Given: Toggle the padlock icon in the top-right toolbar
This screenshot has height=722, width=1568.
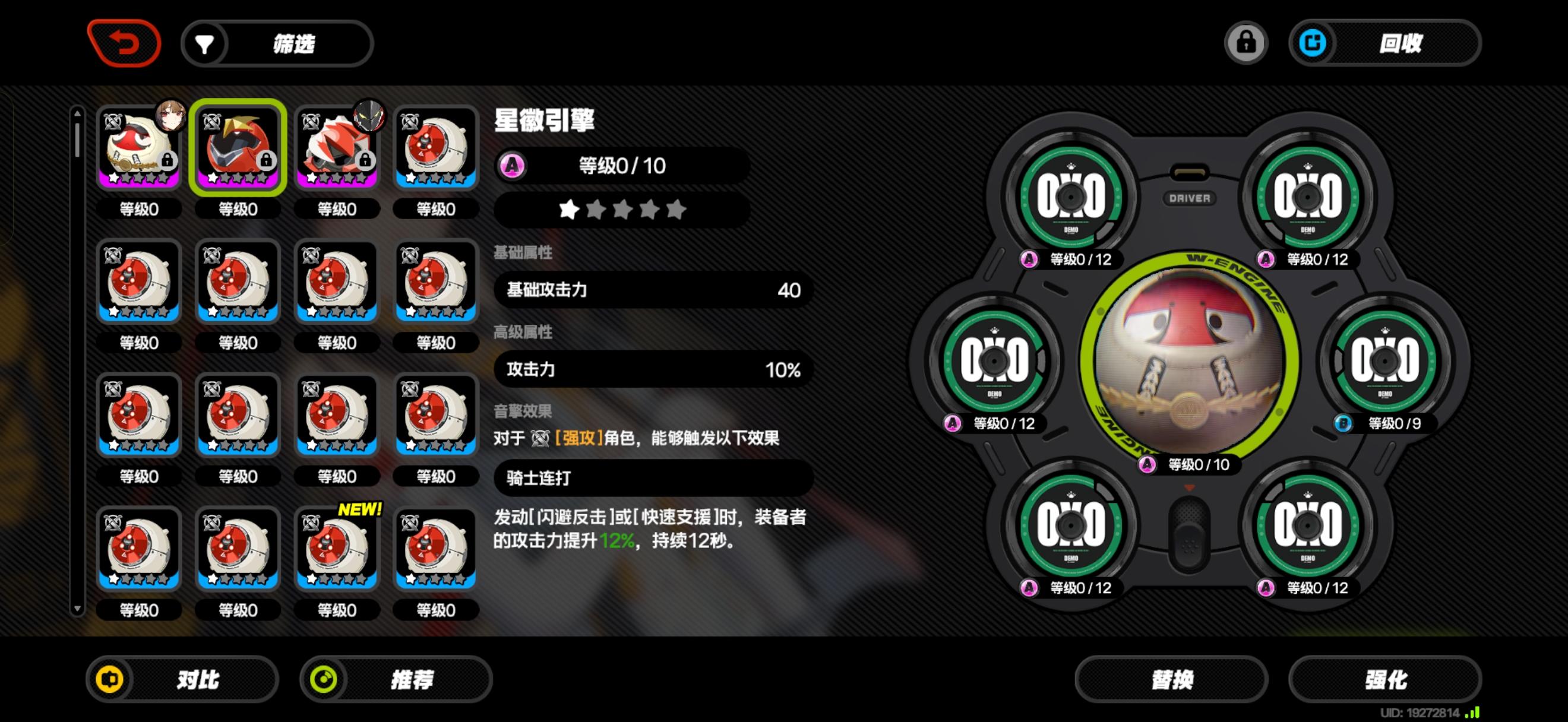Looking at the screenshot, I should point(1247,43).
